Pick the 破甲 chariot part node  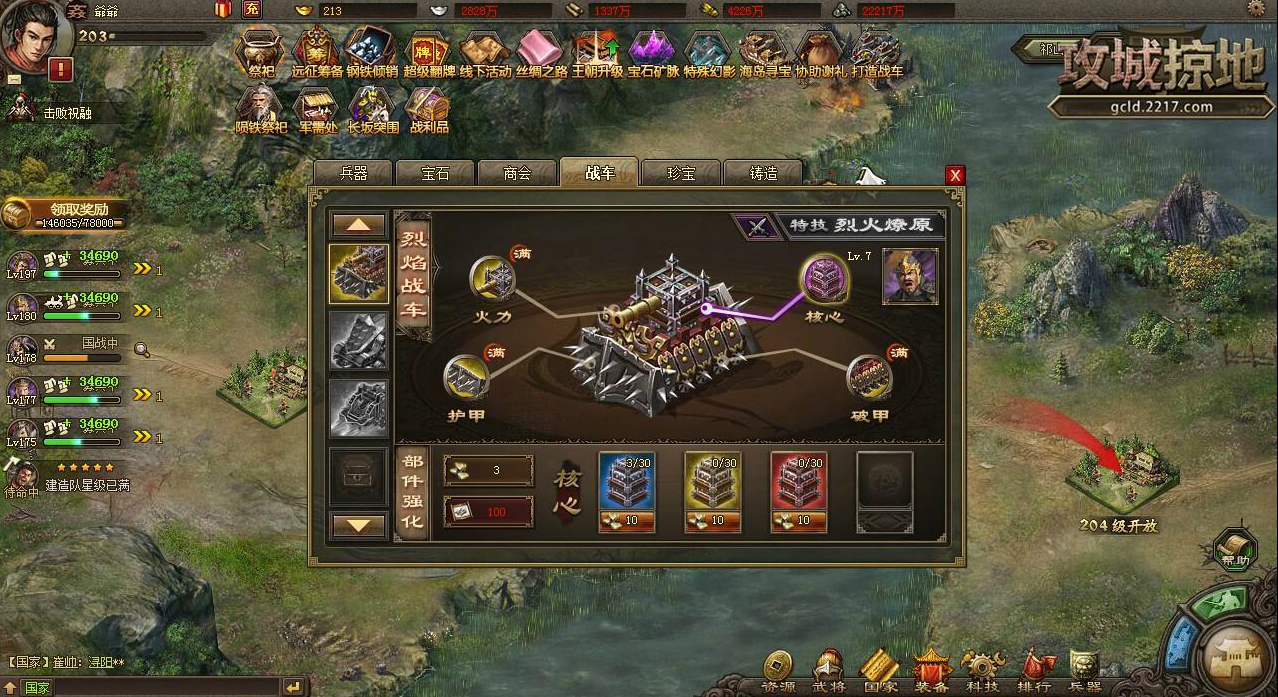[869, 377]
